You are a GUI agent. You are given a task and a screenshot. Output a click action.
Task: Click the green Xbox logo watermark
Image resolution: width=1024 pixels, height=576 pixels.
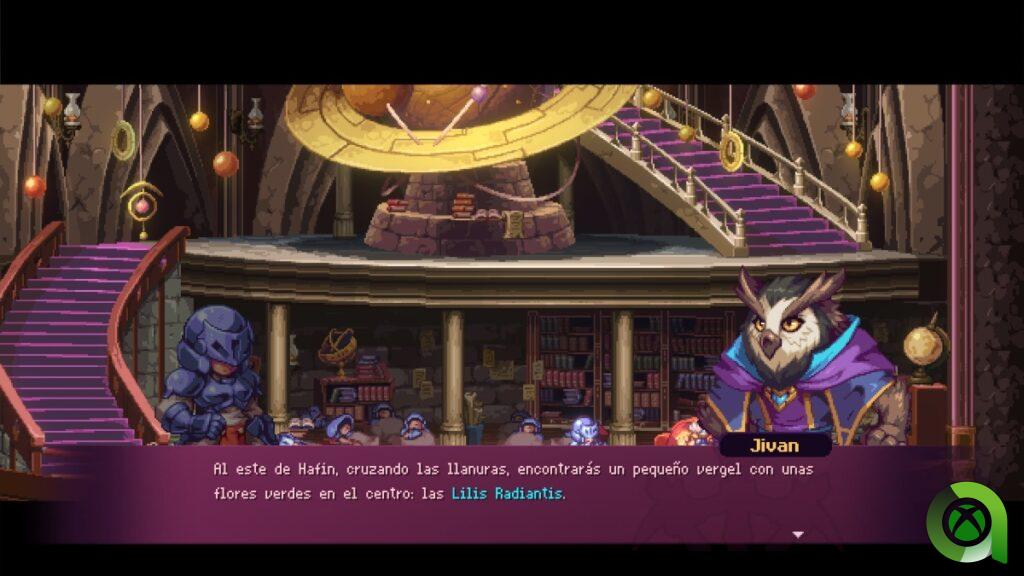point(966,521)
